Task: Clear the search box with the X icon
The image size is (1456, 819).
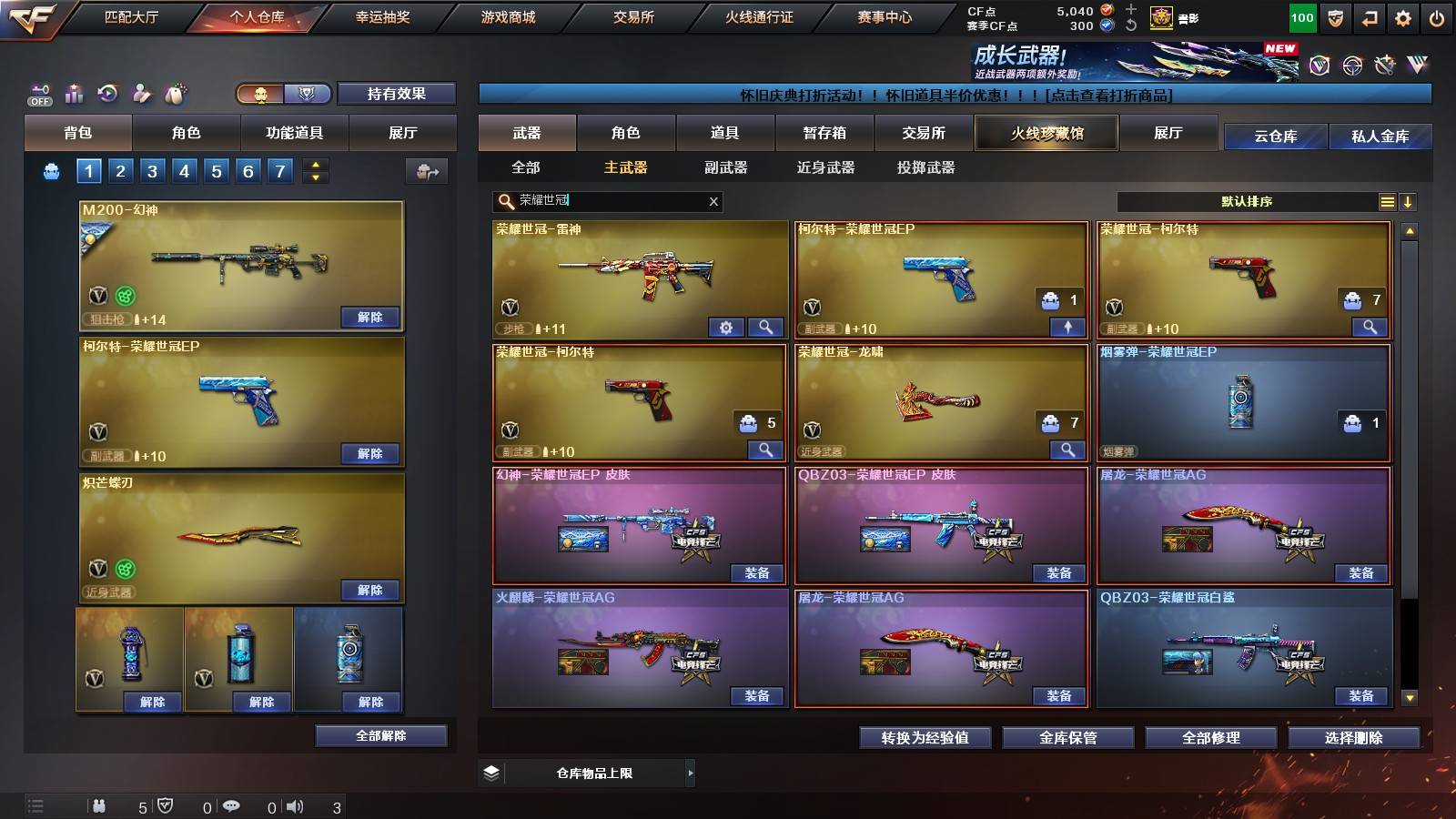Action: (713, 201)
